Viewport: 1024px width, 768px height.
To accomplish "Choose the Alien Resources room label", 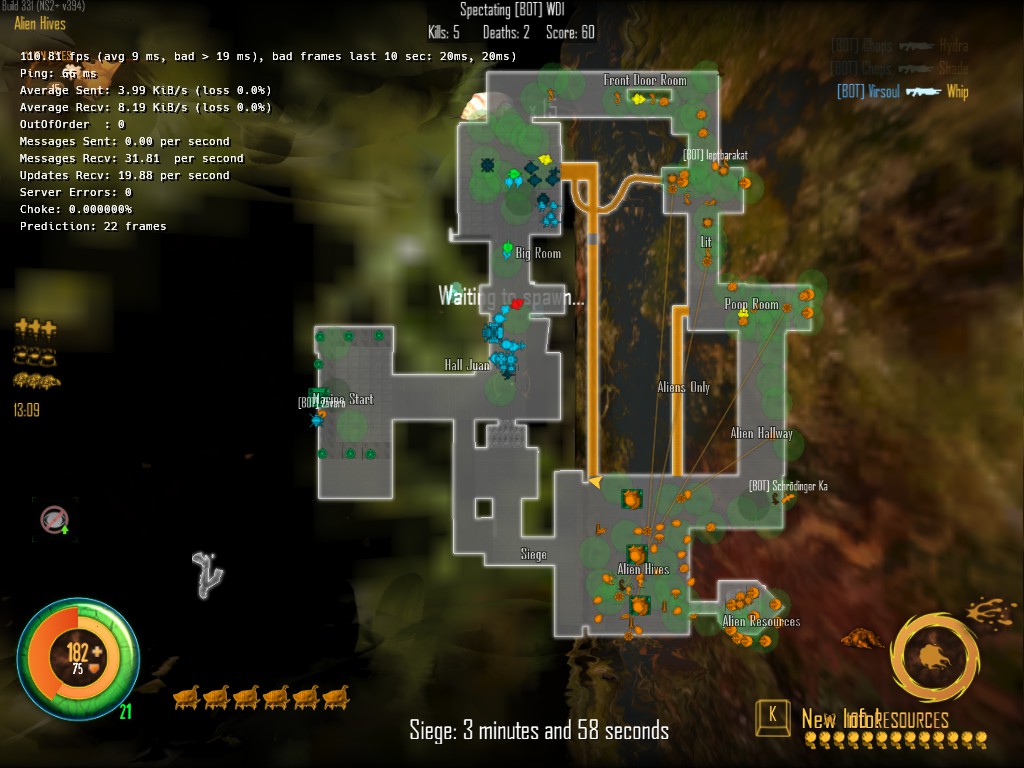I will (x=761, y=622).
